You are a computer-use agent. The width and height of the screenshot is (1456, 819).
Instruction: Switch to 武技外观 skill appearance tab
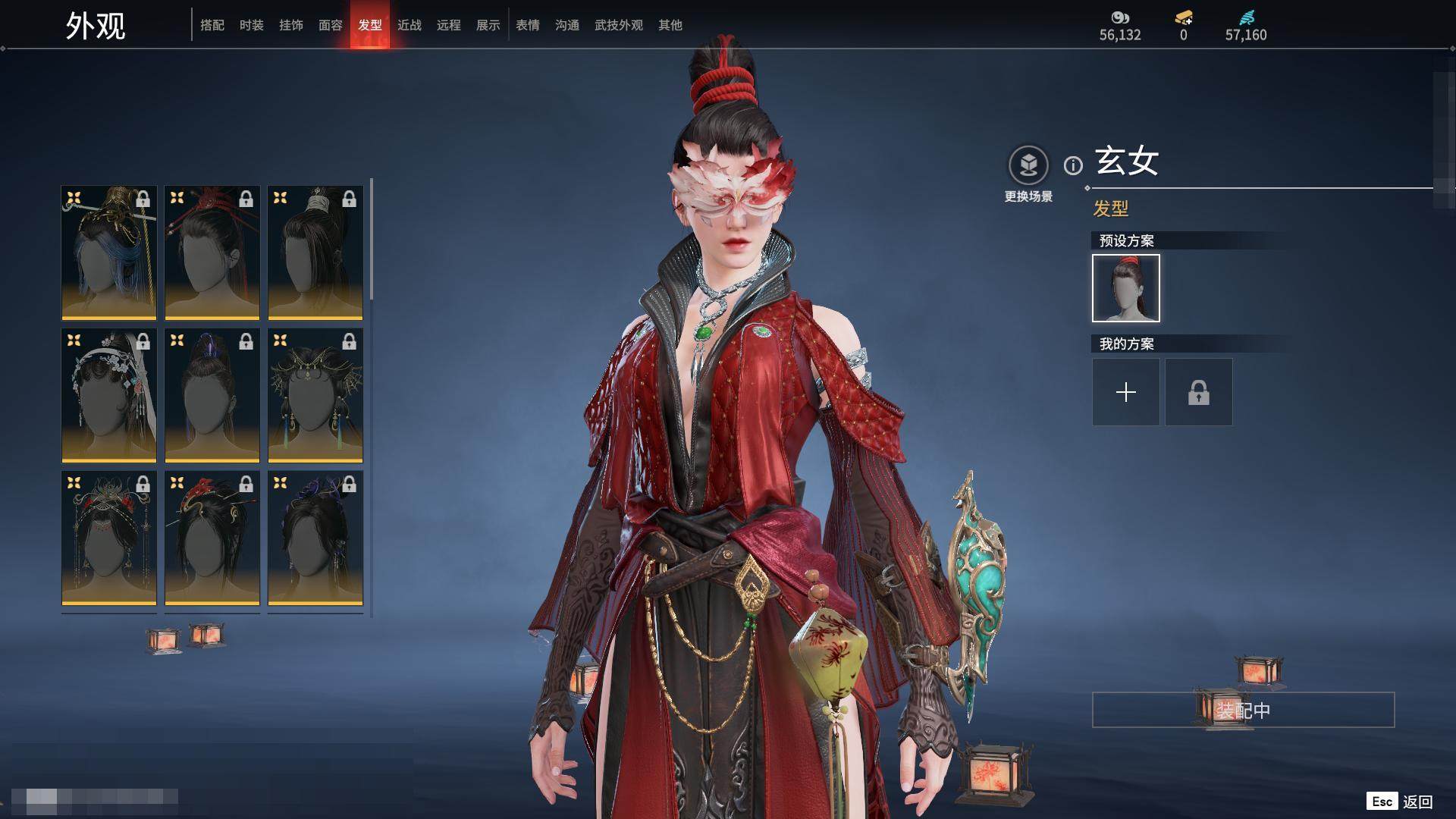tap(619, 25)
